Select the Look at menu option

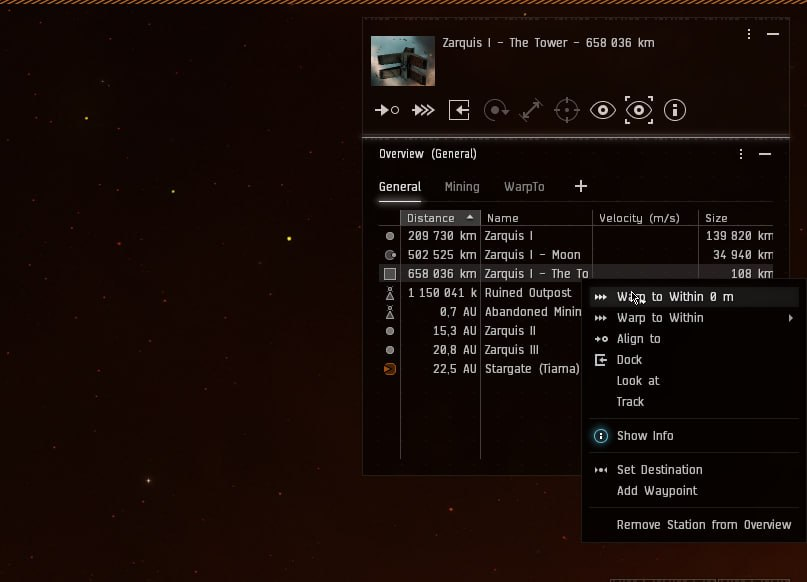(637, 381)
